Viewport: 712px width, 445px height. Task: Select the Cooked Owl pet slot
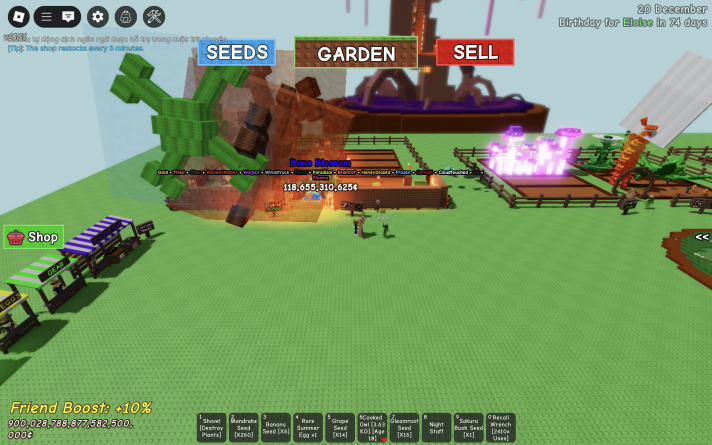[372, 427]
